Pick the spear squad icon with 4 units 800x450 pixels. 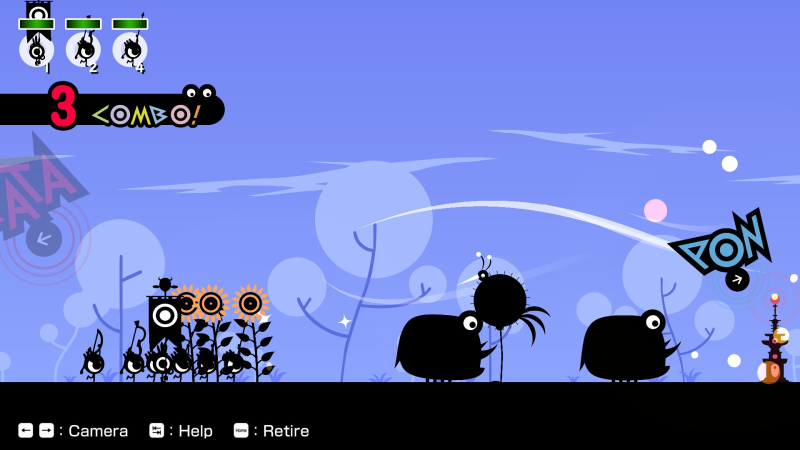(x=130, y=48)
